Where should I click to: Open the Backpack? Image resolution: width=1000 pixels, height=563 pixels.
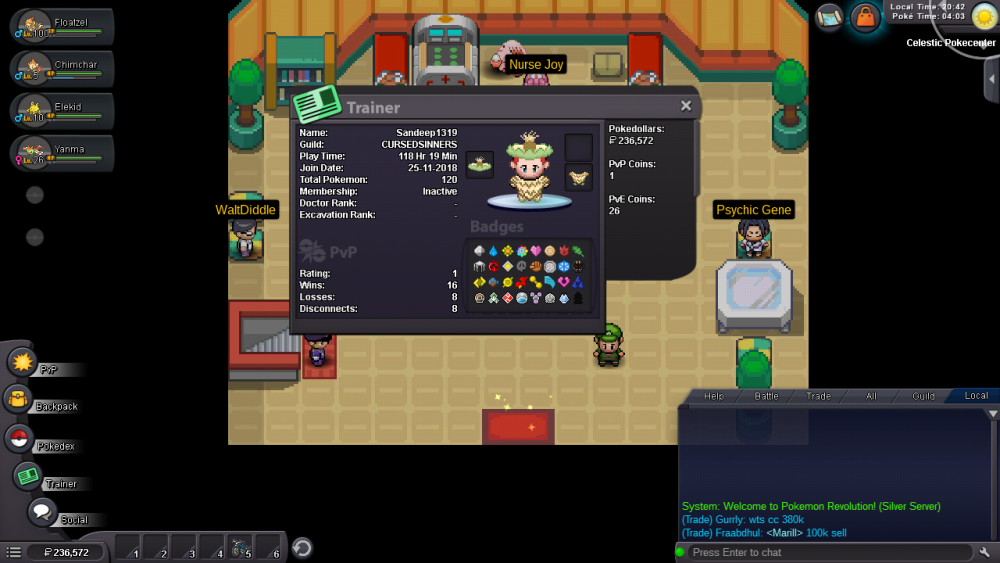click(20, 400)
